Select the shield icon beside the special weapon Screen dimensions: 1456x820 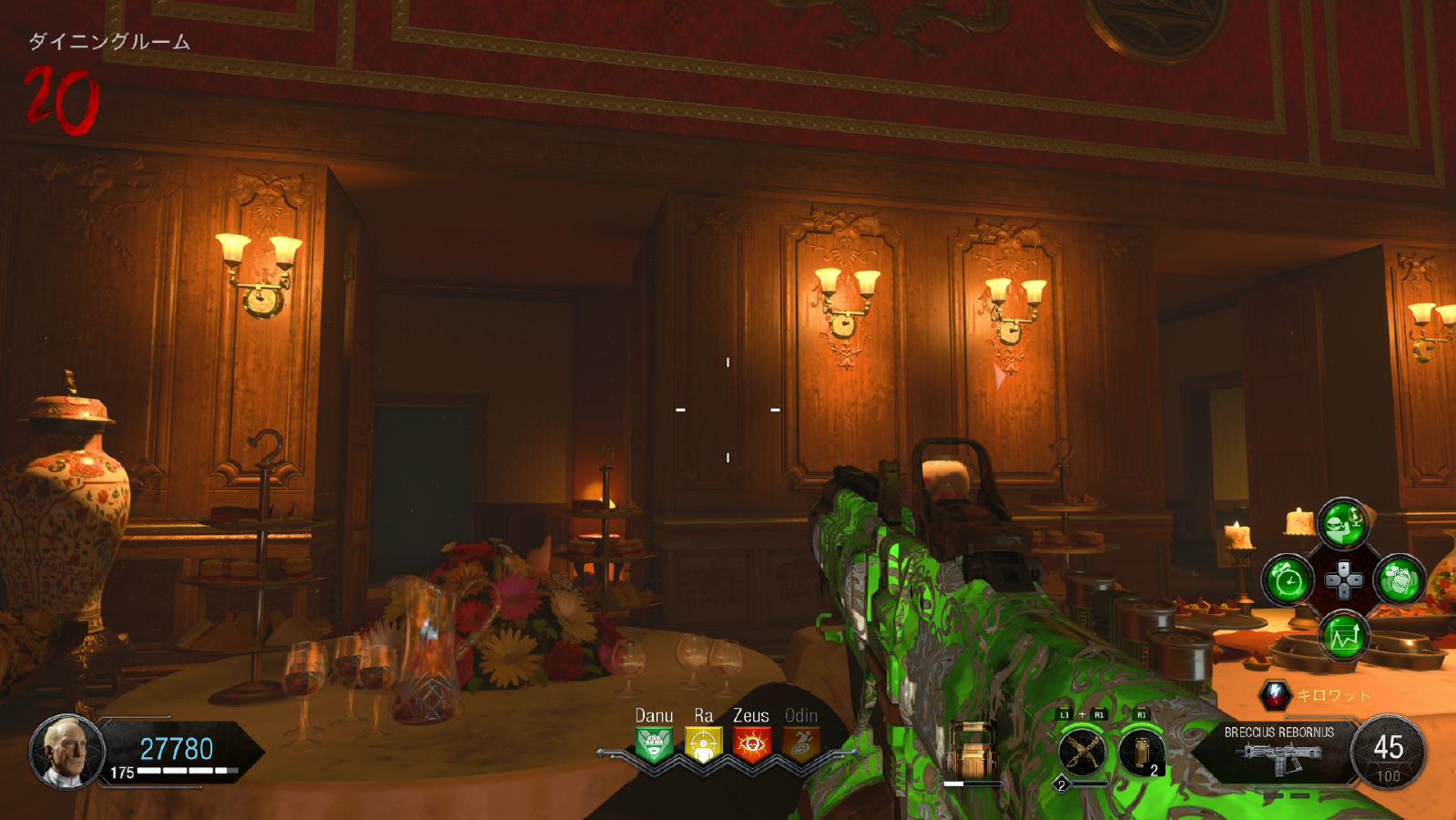point(972,750)
